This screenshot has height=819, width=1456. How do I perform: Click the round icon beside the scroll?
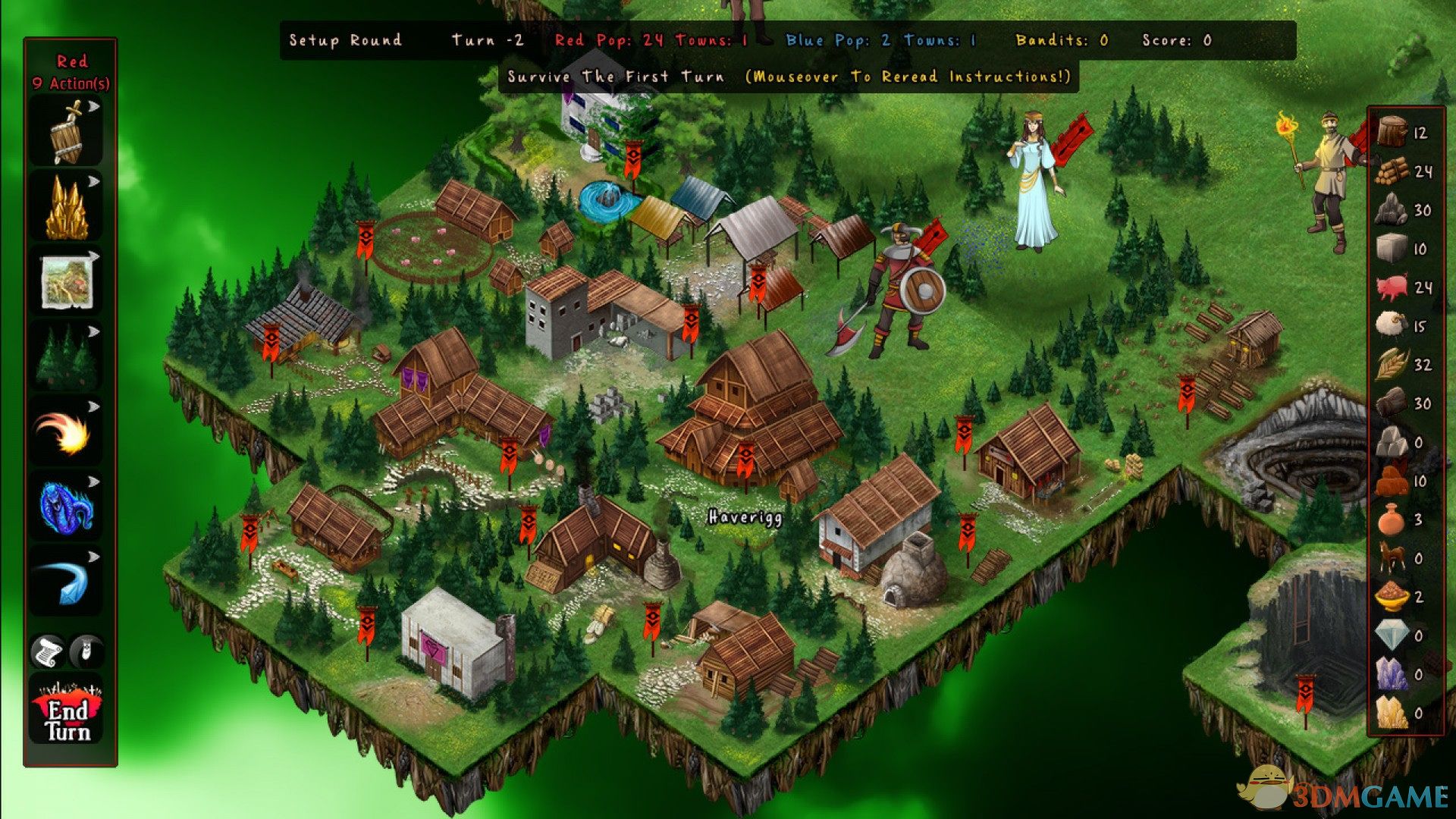86,651
